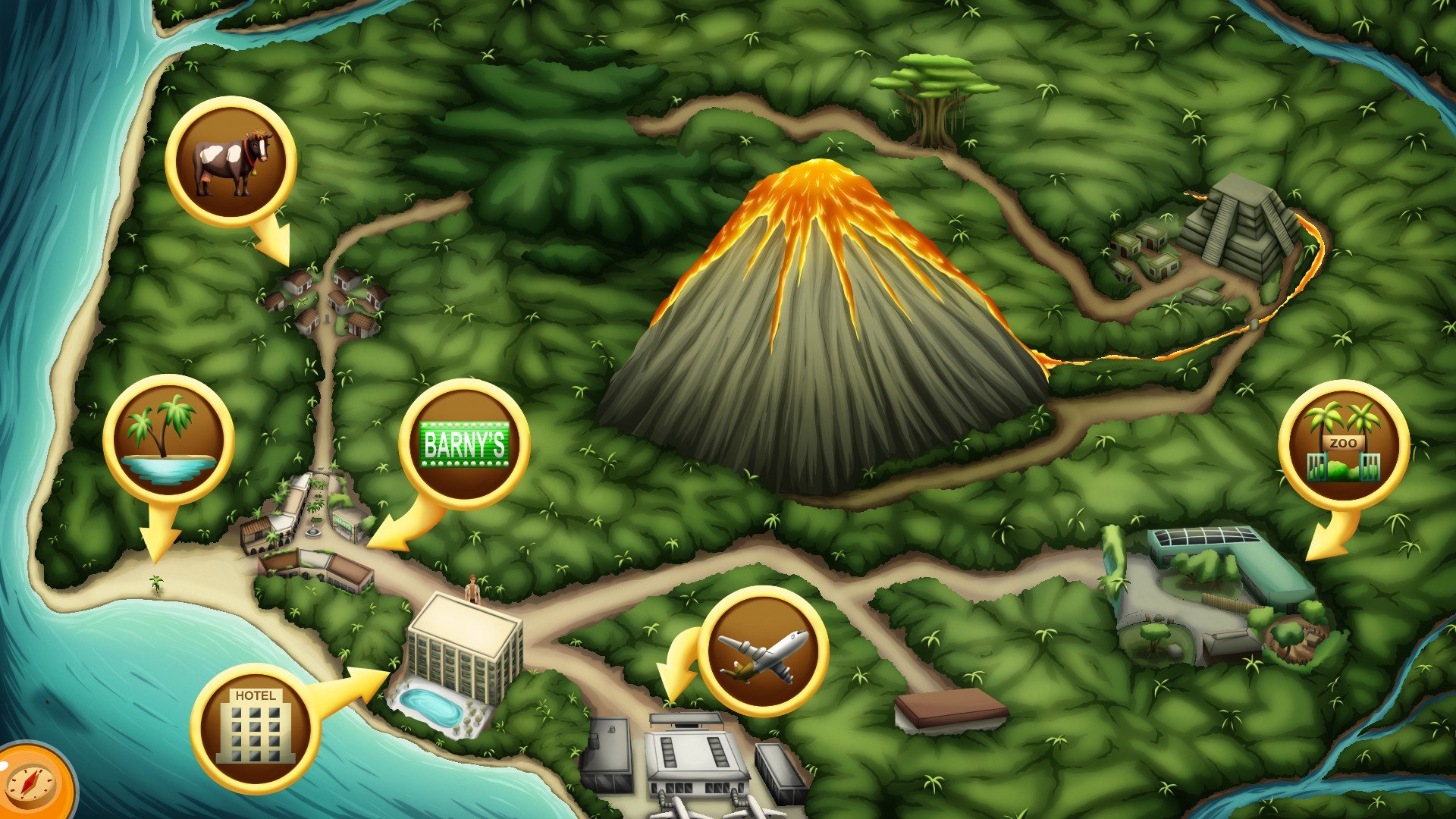
Task: Choose the Hotel location marker
Action: (255, 728)
